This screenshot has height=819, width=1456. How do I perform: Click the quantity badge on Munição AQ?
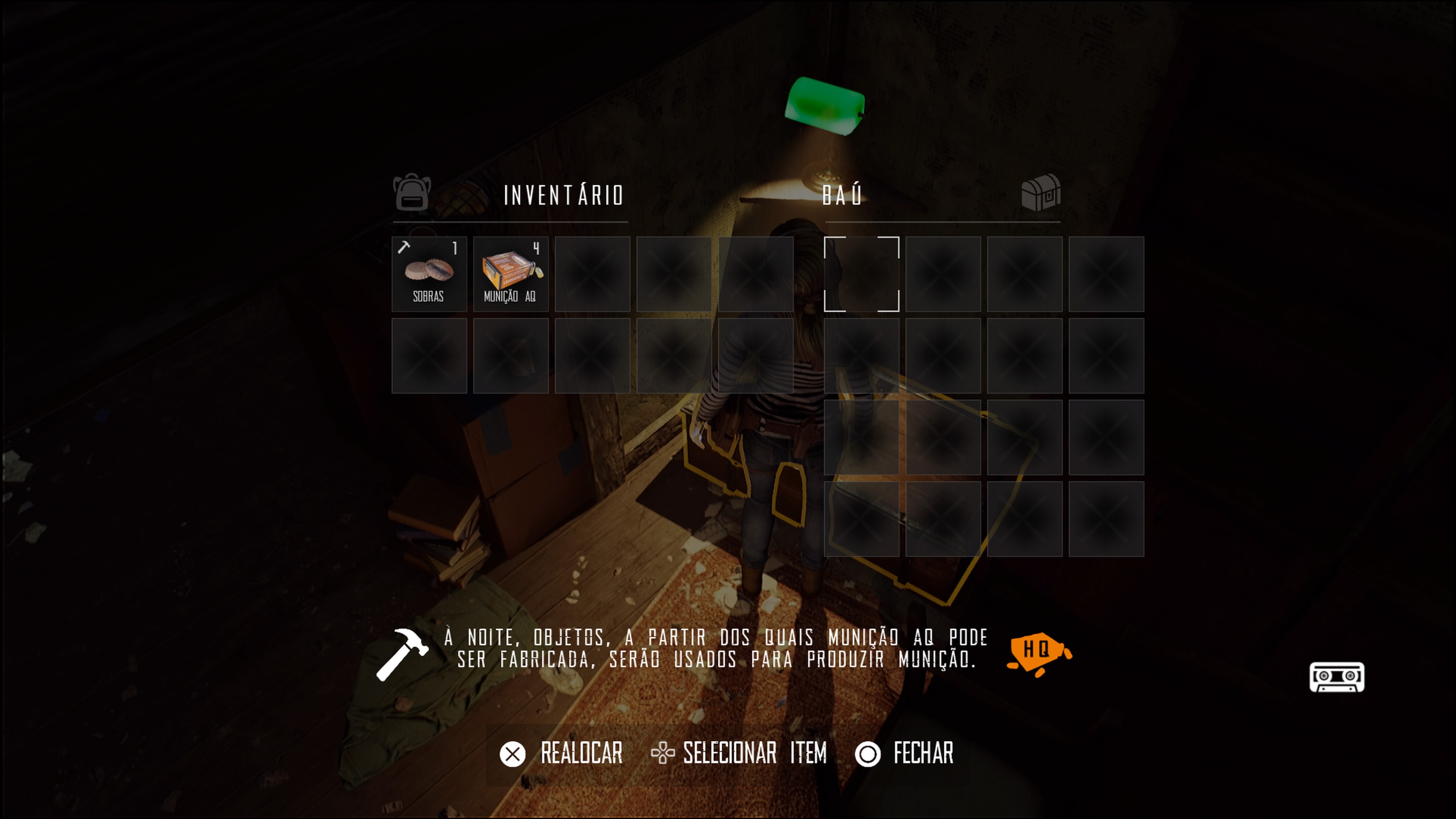(x=536, y=248)
